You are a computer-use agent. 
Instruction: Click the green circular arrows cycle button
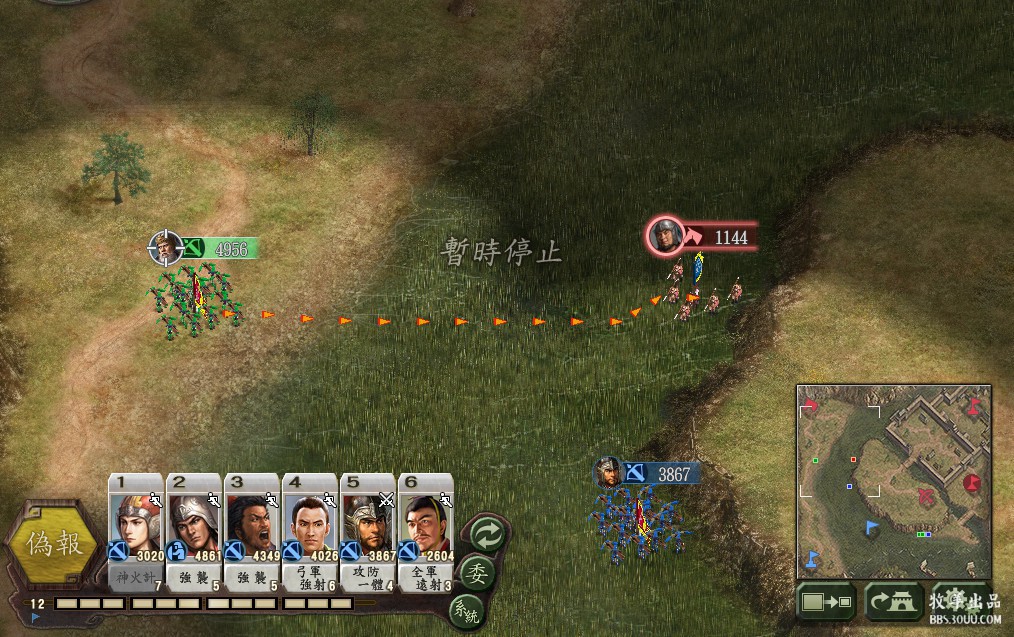(487, 532)
